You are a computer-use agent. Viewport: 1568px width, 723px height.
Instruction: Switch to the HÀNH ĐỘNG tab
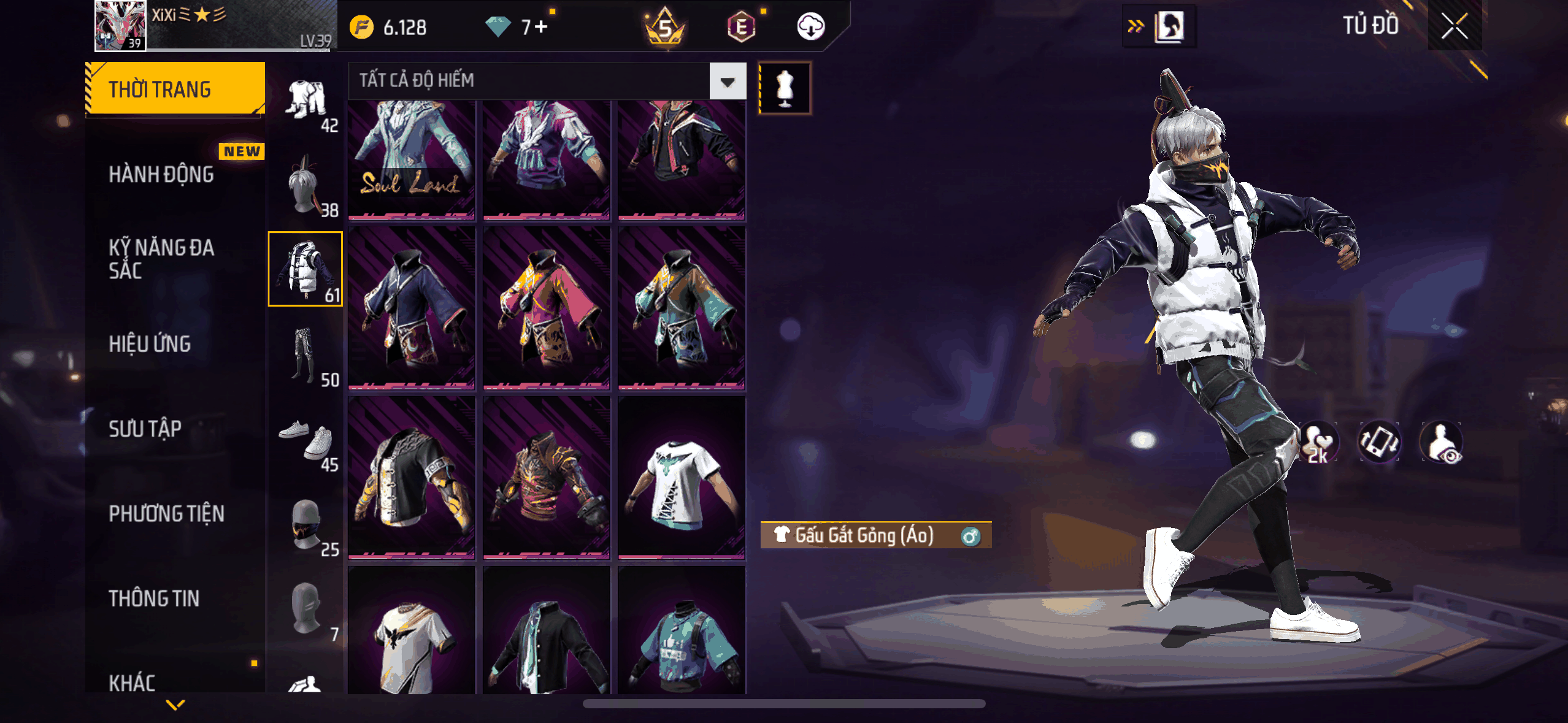pyautogui.click(x=161, y=174)
